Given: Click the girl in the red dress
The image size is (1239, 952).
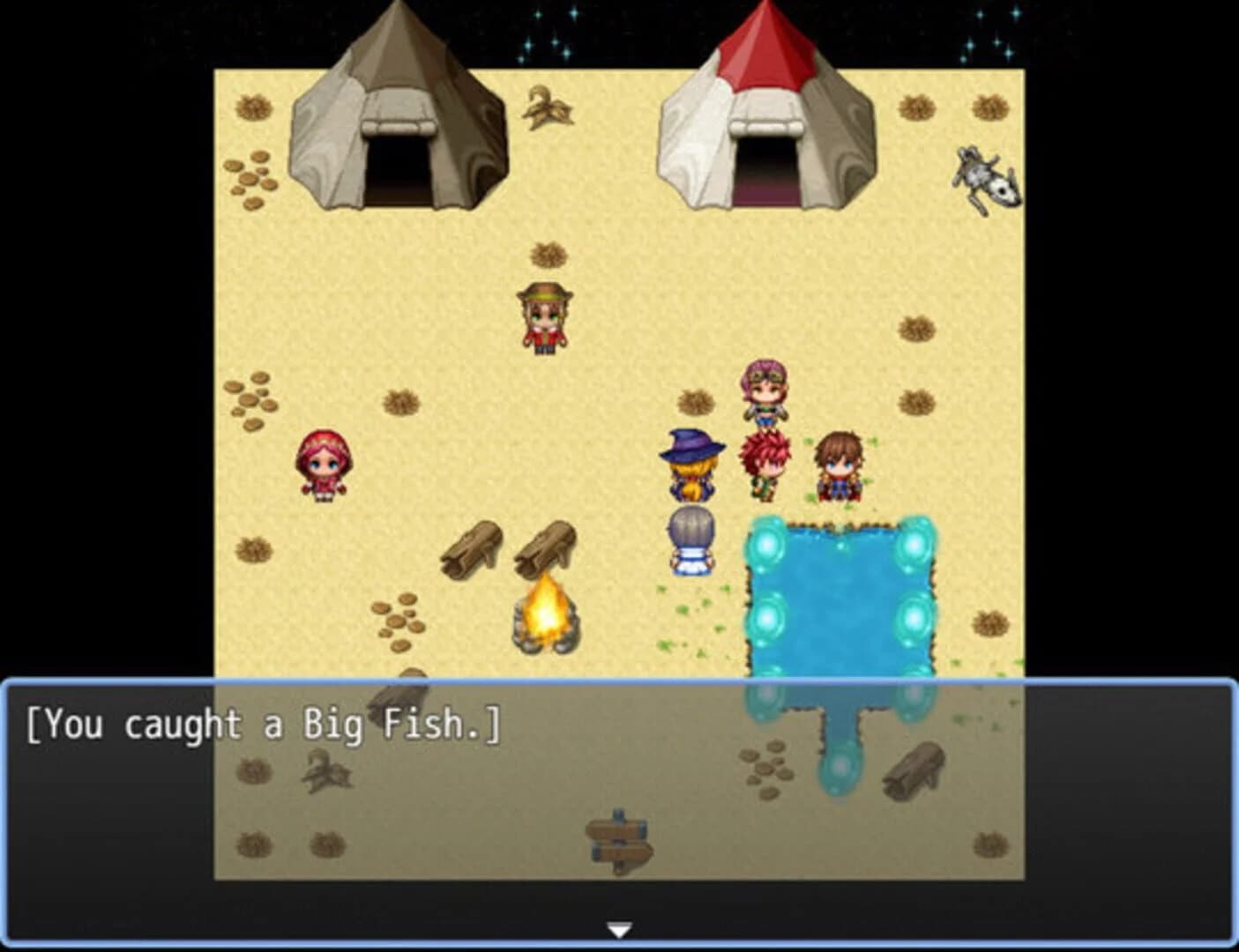Looking at the screenshot, I should pyautogui.click(x=324, y=463).
